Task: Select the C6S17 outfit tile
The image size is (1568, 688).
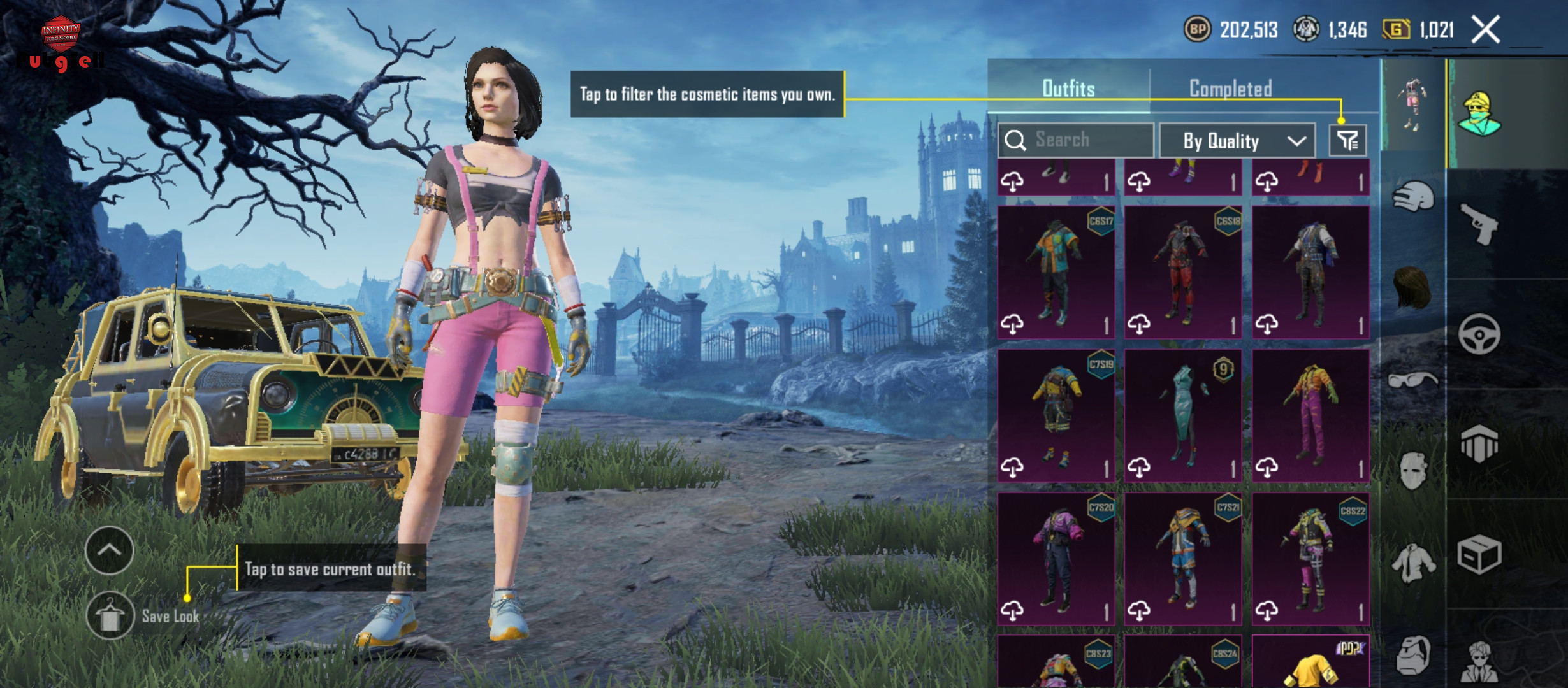Action: [x=1056, y=272]
